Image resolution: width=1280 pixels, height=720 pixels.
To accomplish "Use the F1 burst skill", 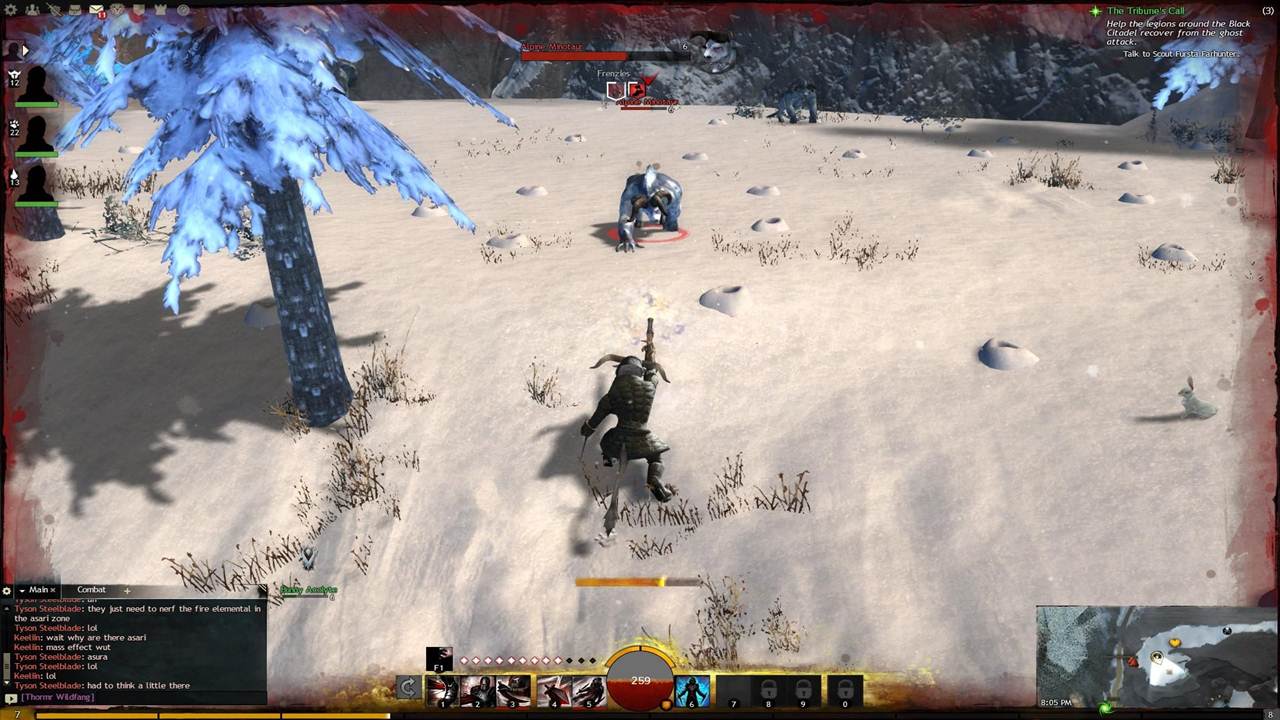I will [439, 659].
